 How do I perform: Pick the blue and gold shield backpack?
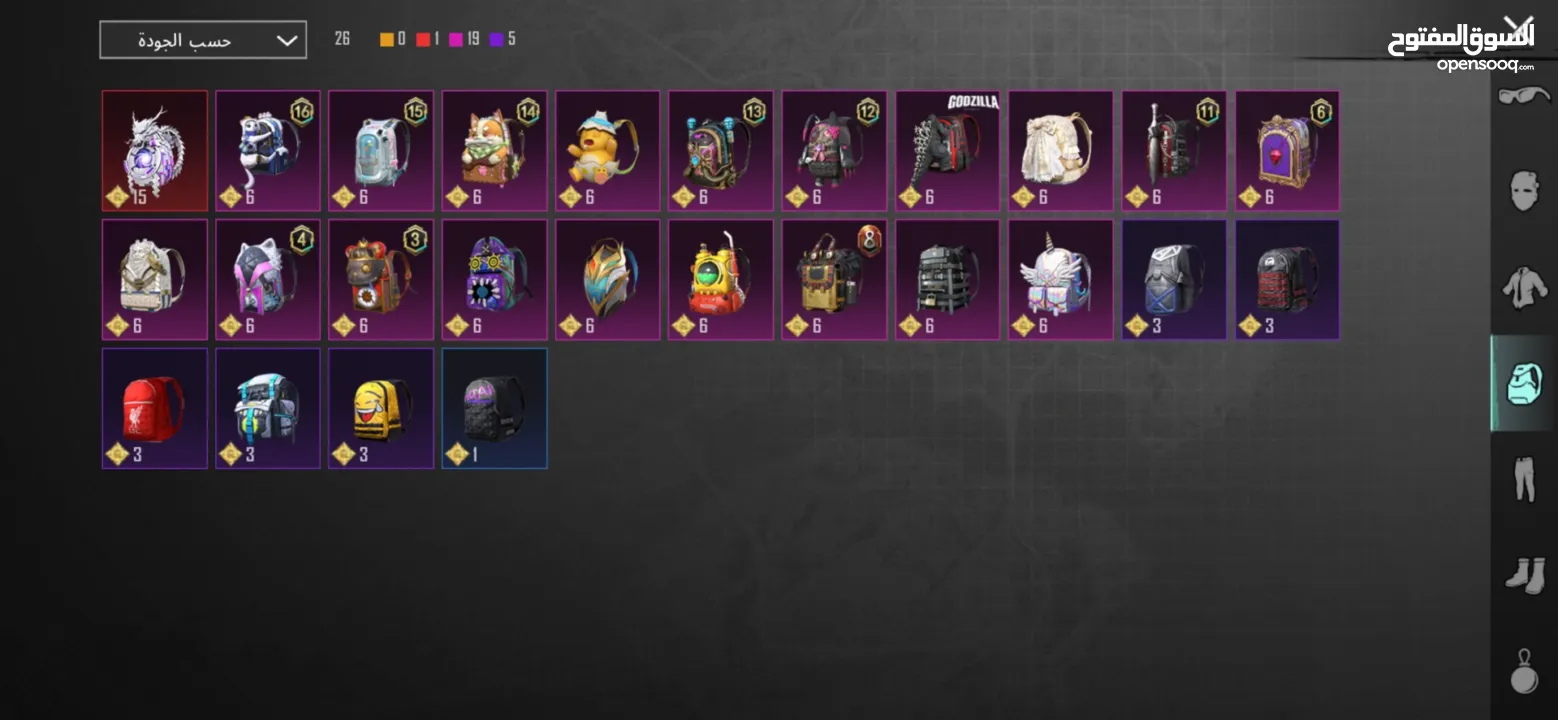[608, 280]
